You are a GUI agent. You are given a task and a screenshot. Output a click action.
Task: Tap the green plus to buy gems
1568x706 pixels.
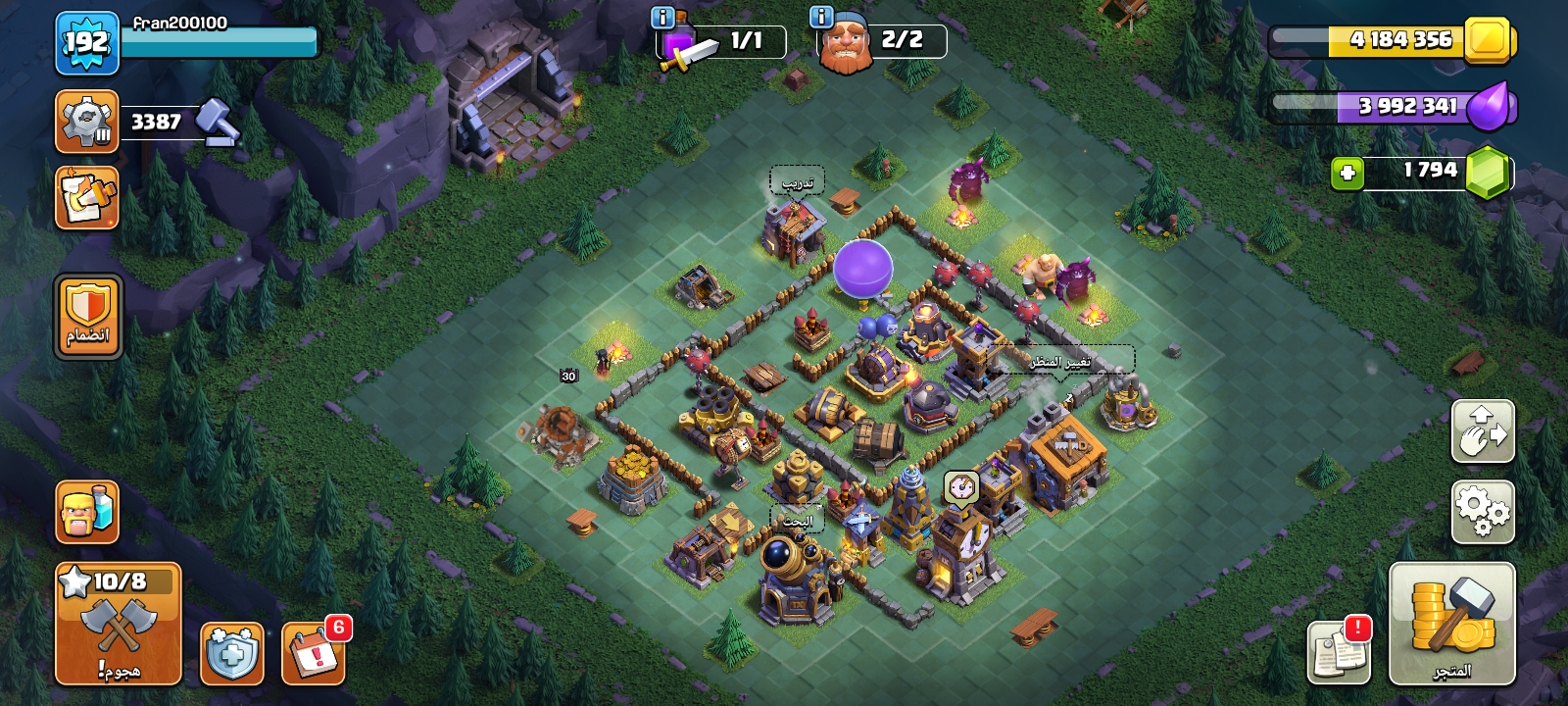(x=1347, y=174)
